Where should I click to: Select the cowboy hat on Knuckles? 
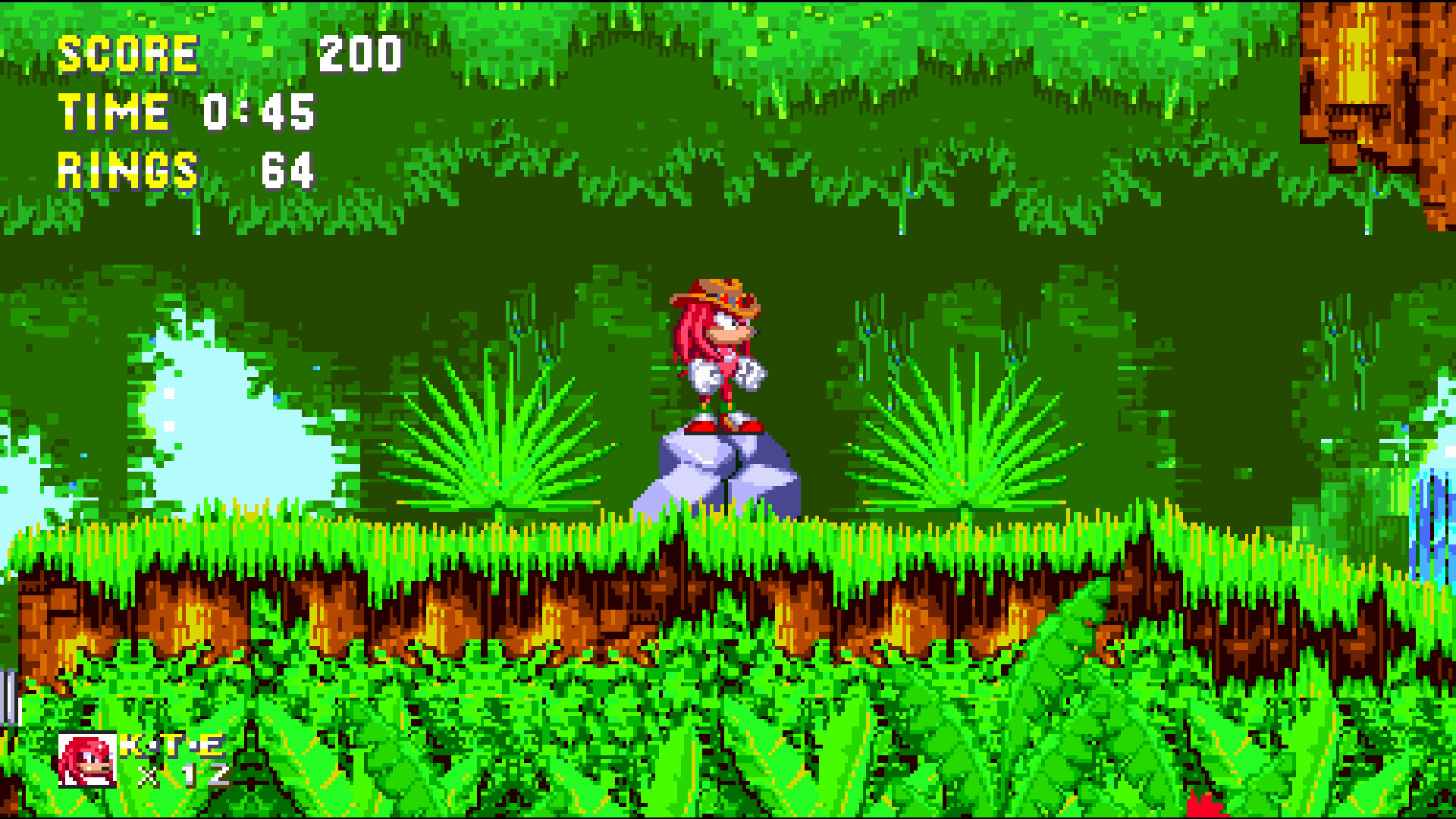pyautogui.click(x=717, y=296)
